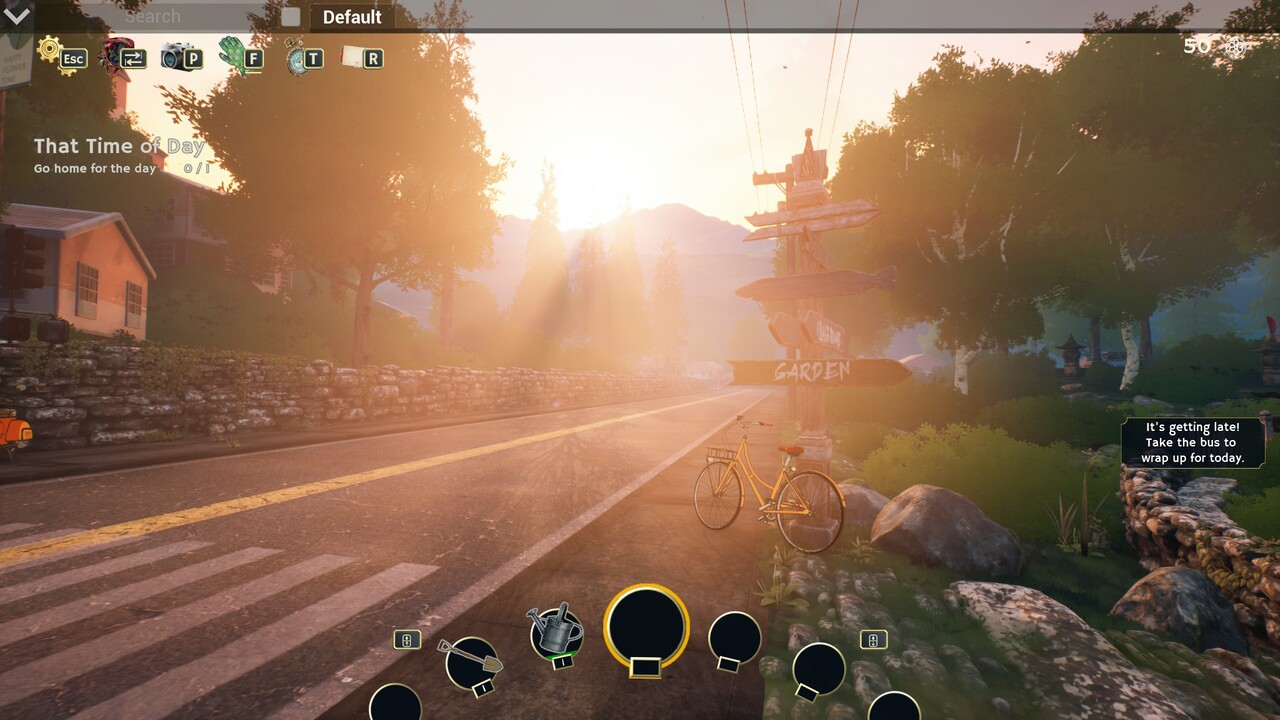The width and height of the screenshot is (1280, 720).
Task: Select the green gardening glove icon
Action: [233, 55]
